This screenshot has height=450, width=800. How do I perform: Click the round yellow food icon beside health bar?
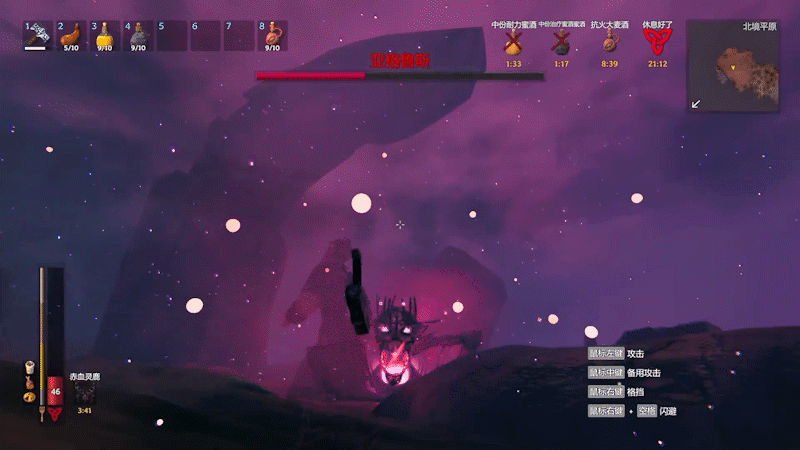pyautogui.click(x=29, y=398)
